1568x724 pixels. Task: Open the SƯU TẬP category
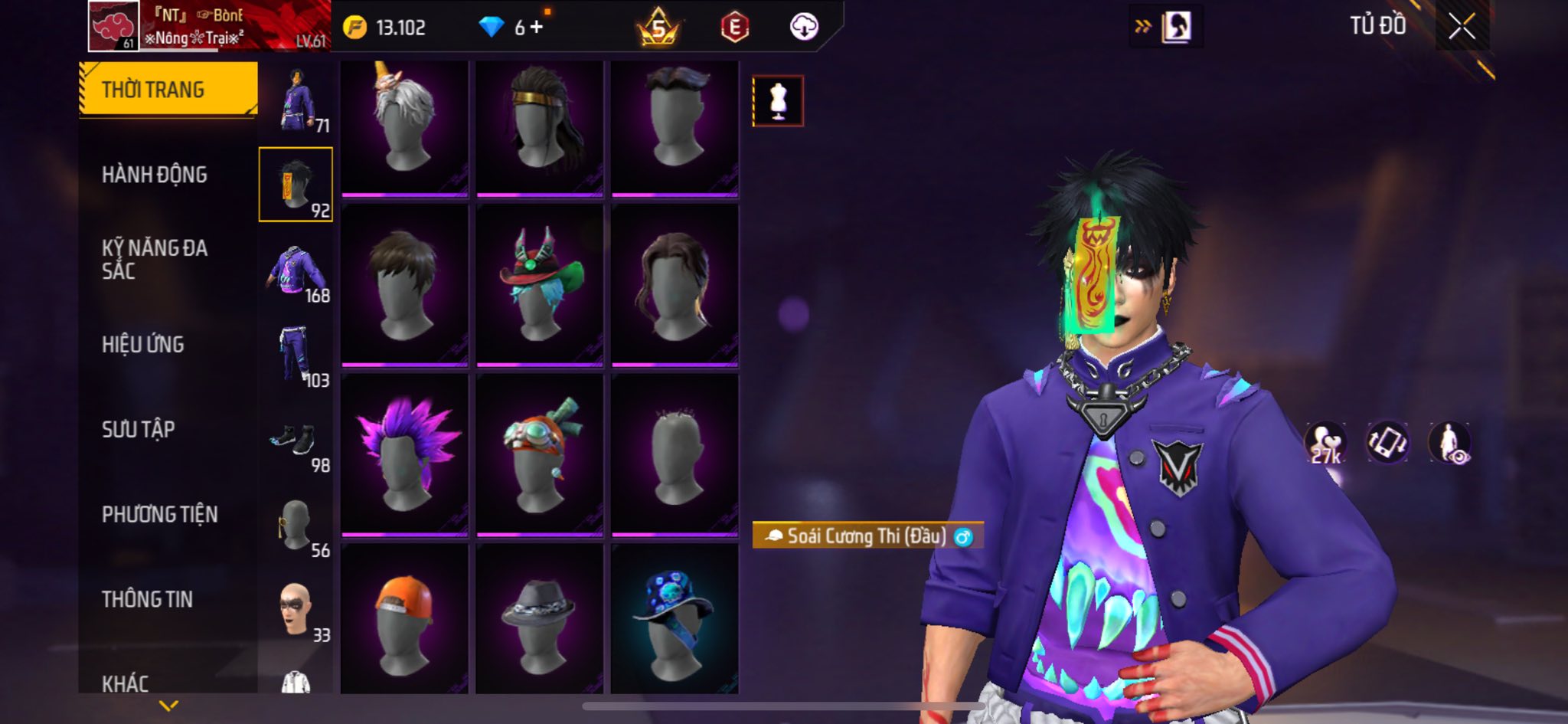(139, 429)
